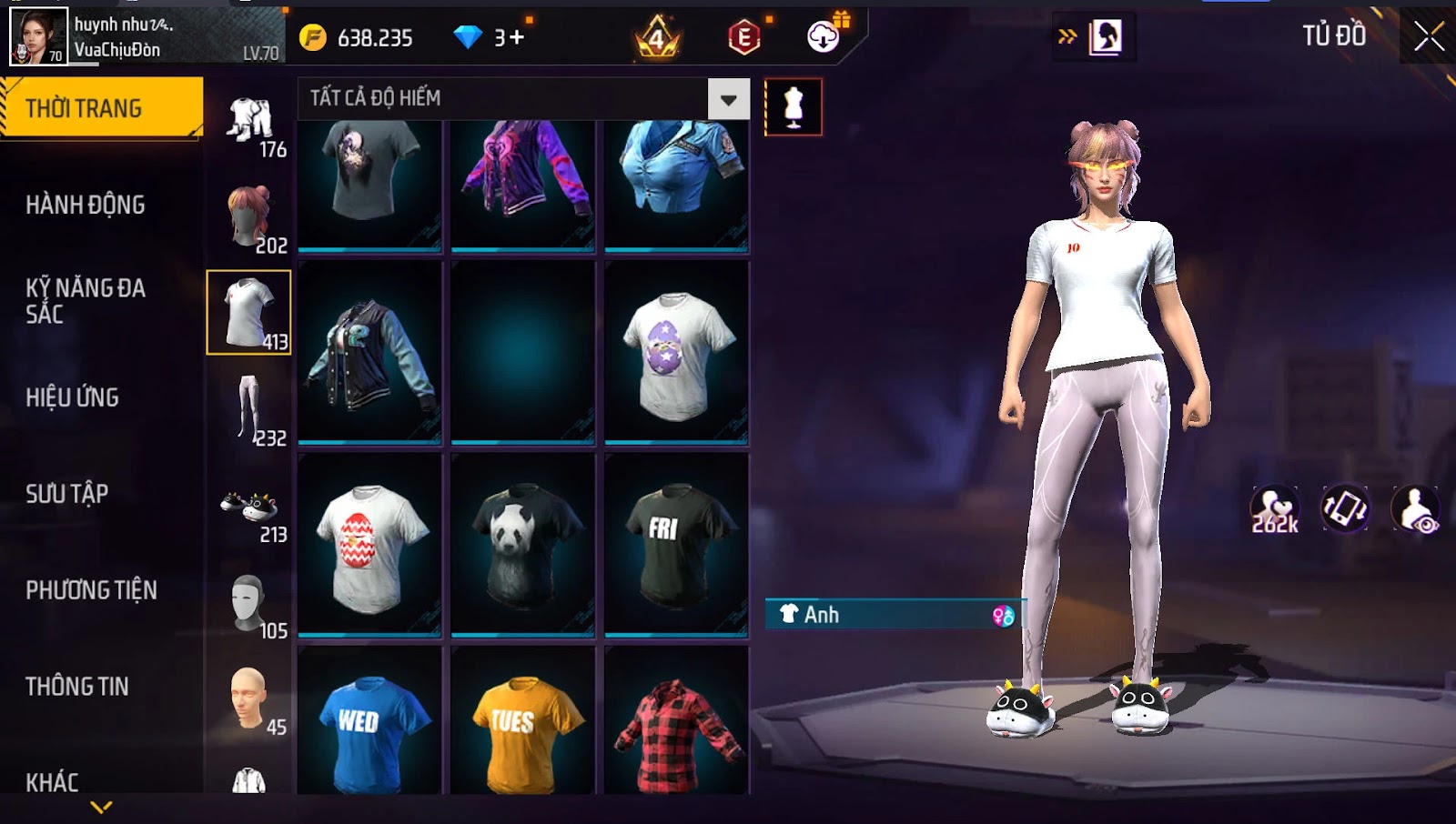This screenshot has width=1456, height=824.
Task: Switch to the HÀNH ĐỘNG tab
Action: coord(86,205)
